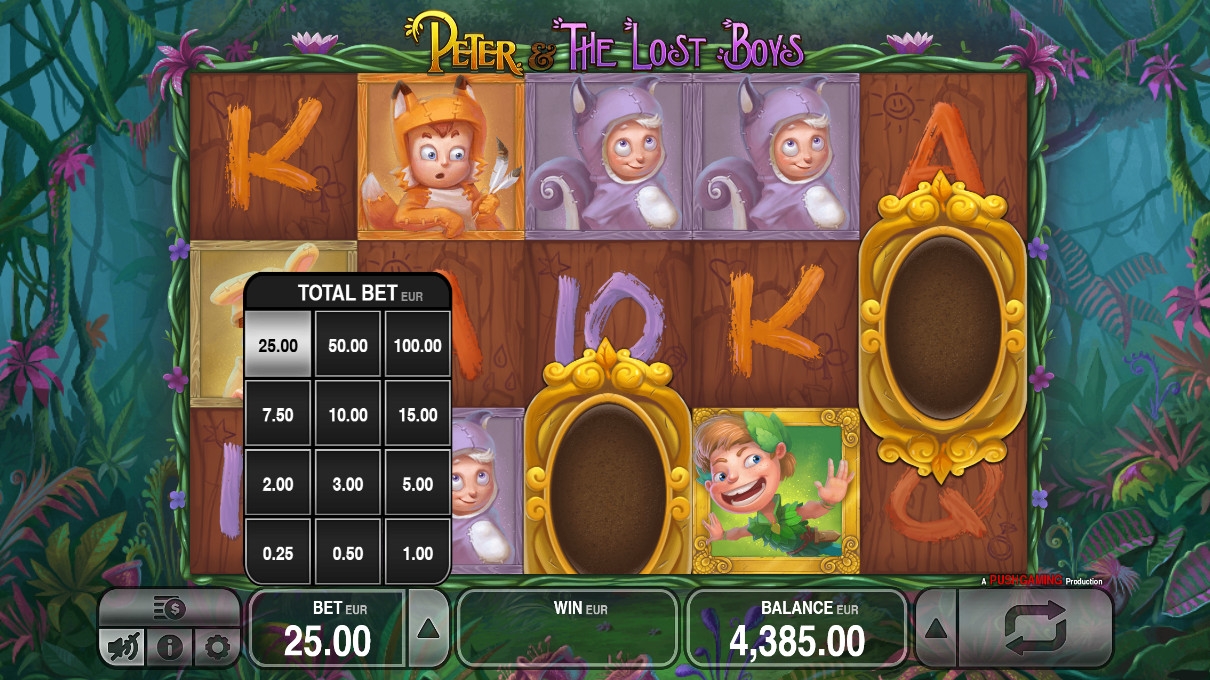Select the 0.50 bet amount
The width and height of the screenshot is (1210, 680).
tap(348, 553)
